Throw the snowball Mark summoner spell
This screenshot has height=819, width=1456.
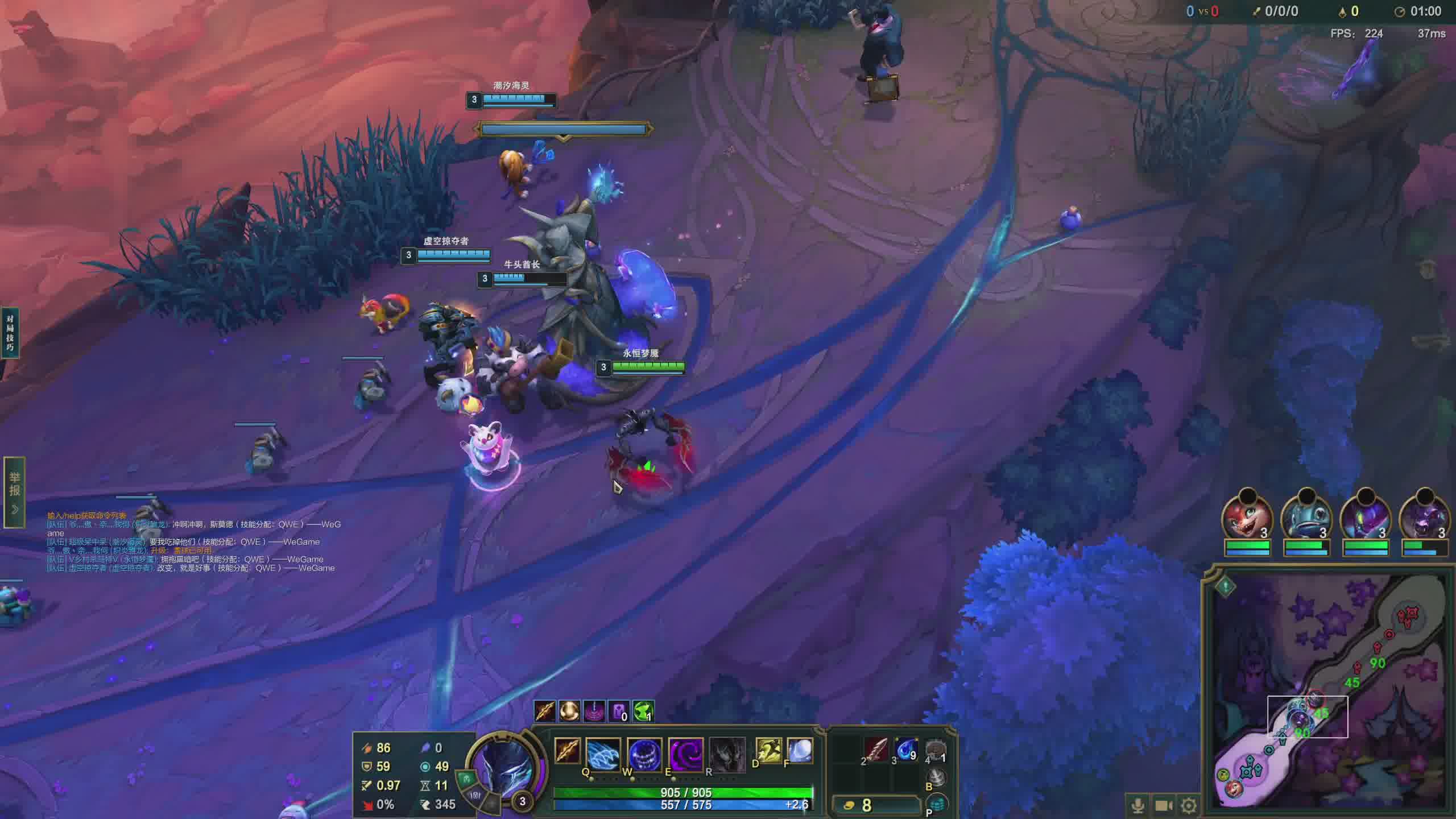800,751
